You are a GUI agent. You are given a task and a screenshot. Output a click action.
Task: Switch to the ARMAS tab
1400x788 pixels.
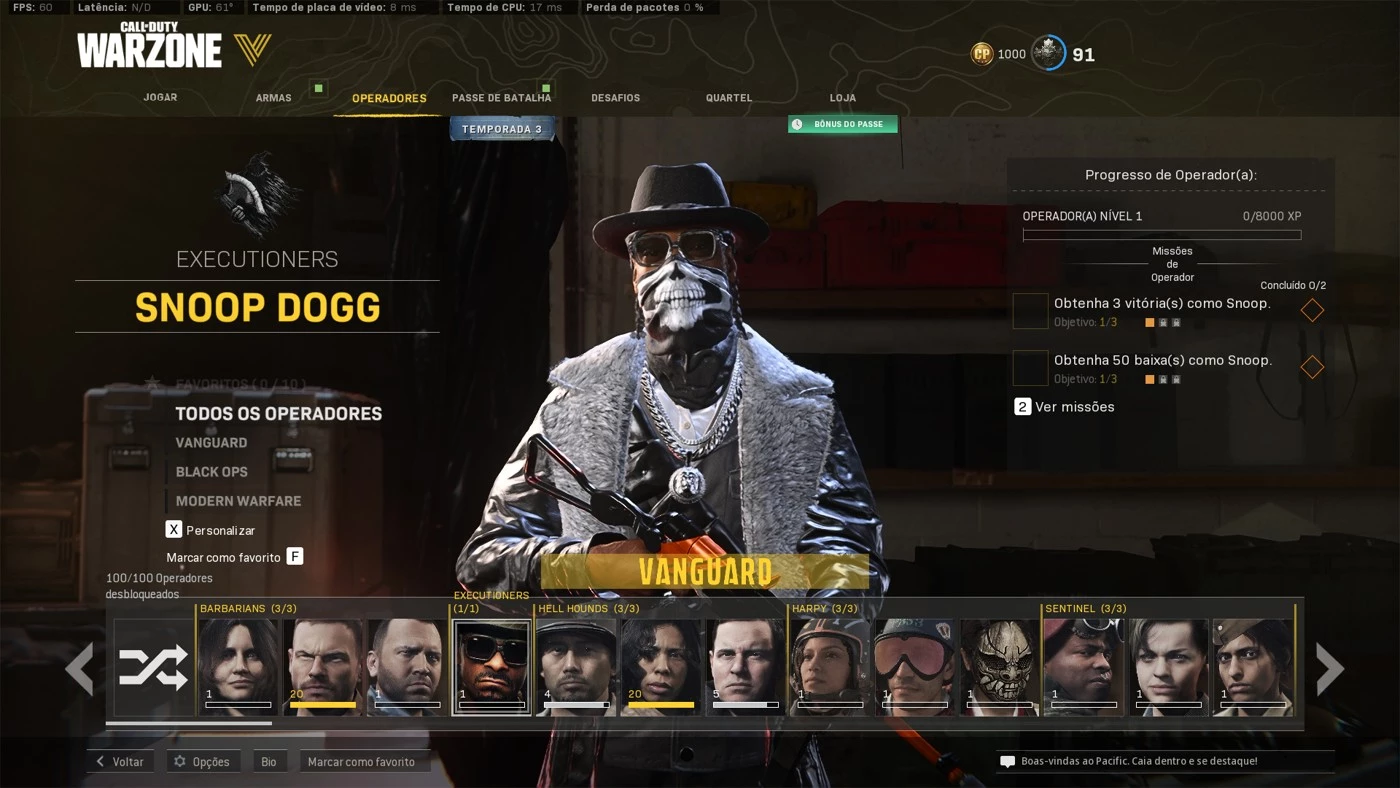pyautogui.click(x=273, y=97)
